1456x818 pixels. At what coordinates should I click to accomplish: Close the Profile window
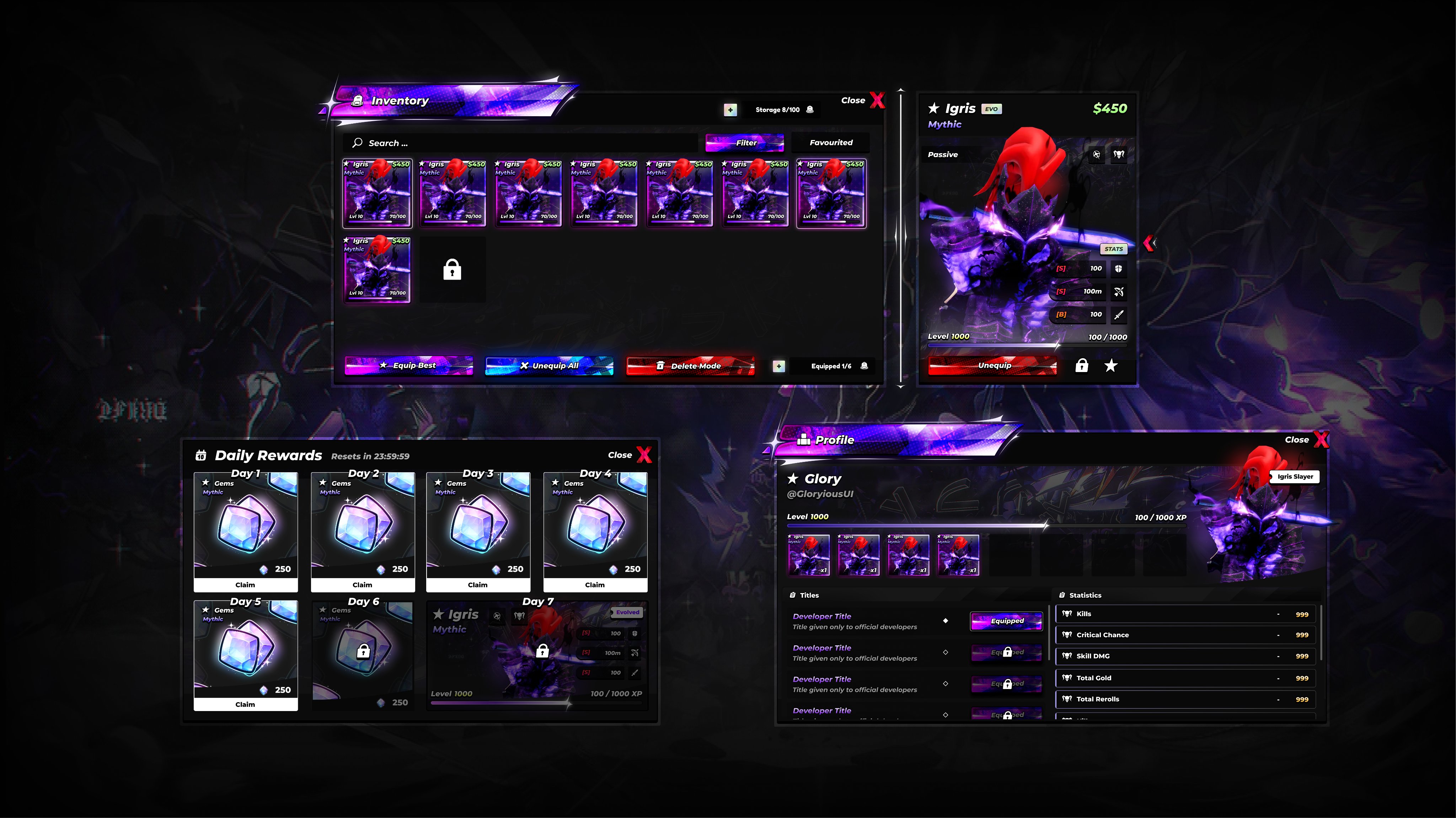[1320, 440]
